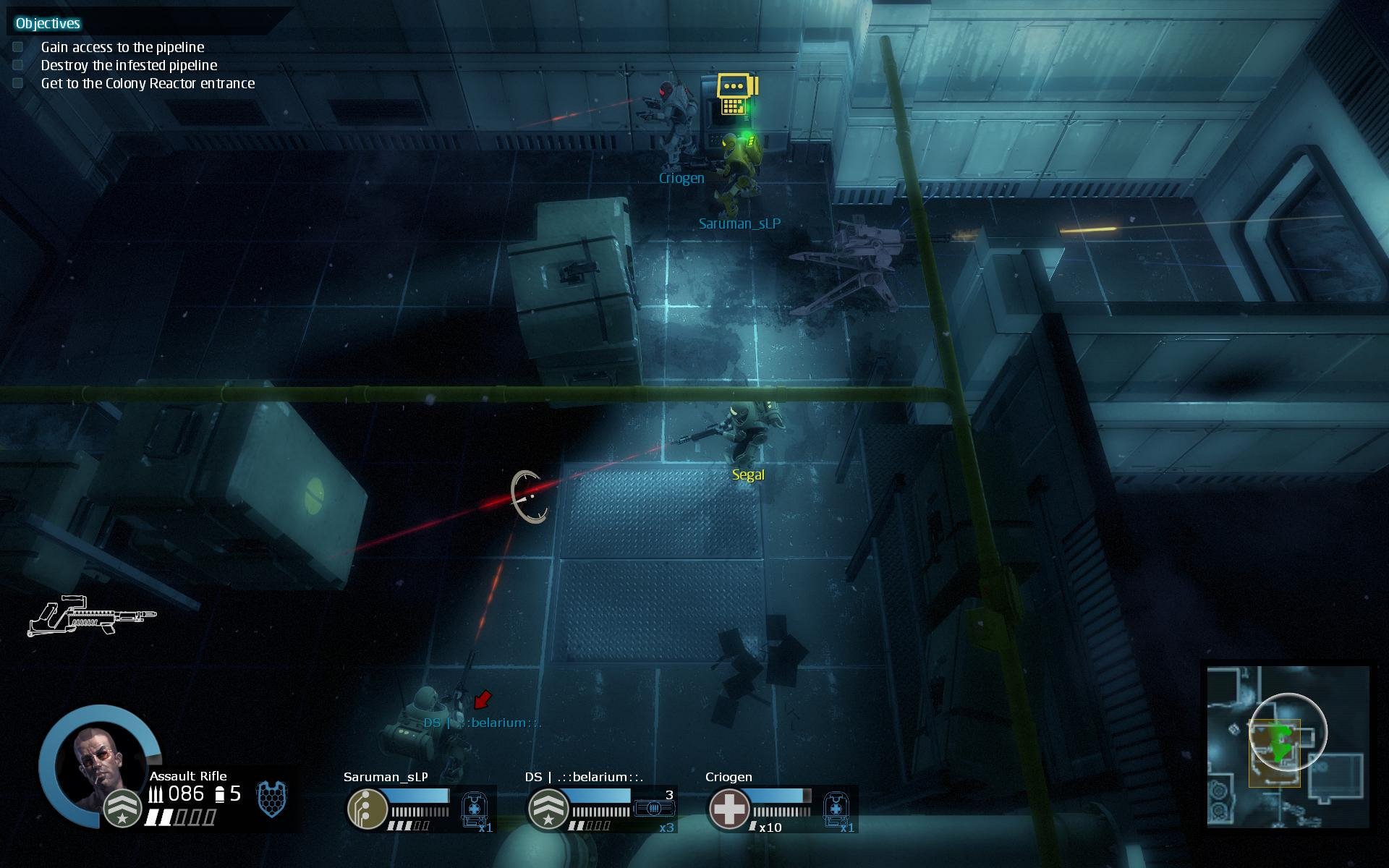Click the minimap
The height and width of the screenshot is (868, 1389).
tap(1288, 746)
